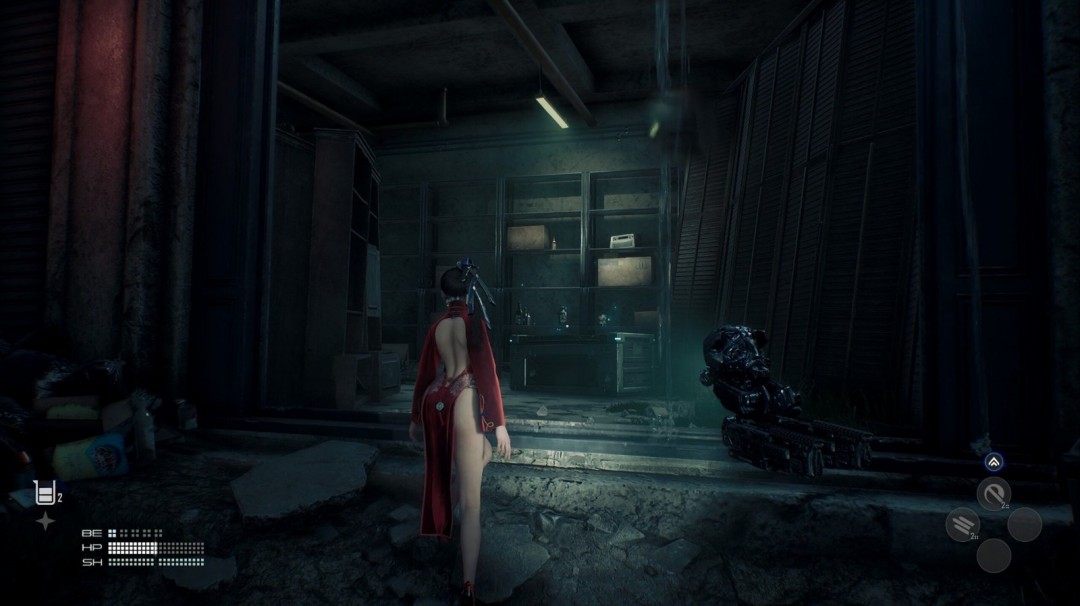Select the four-point star icon

point(45,521)
